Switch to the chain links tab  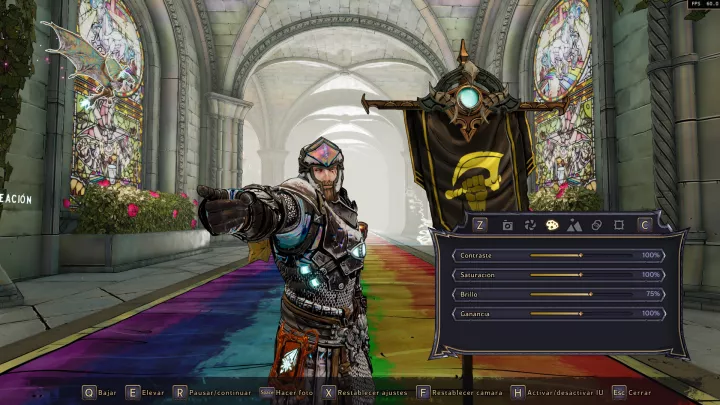(597, 226)
